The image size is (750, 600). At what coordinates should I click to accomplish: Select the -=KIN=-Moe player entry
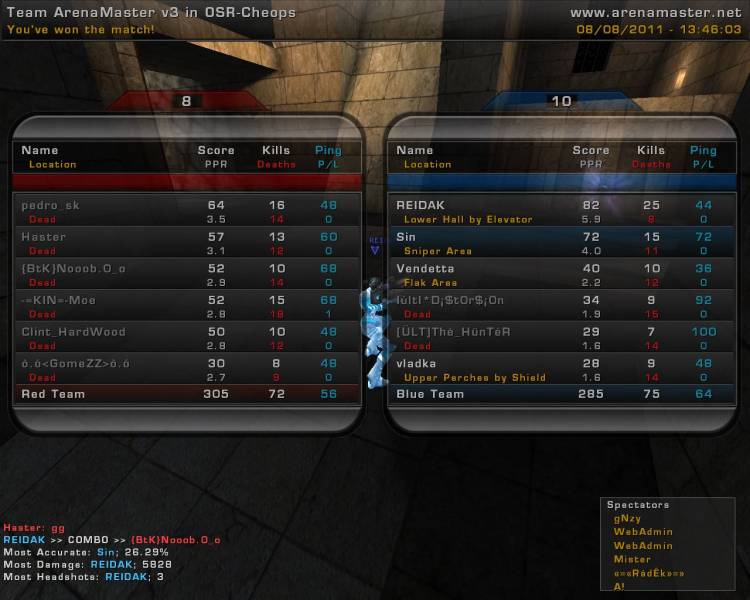point(186,306)
